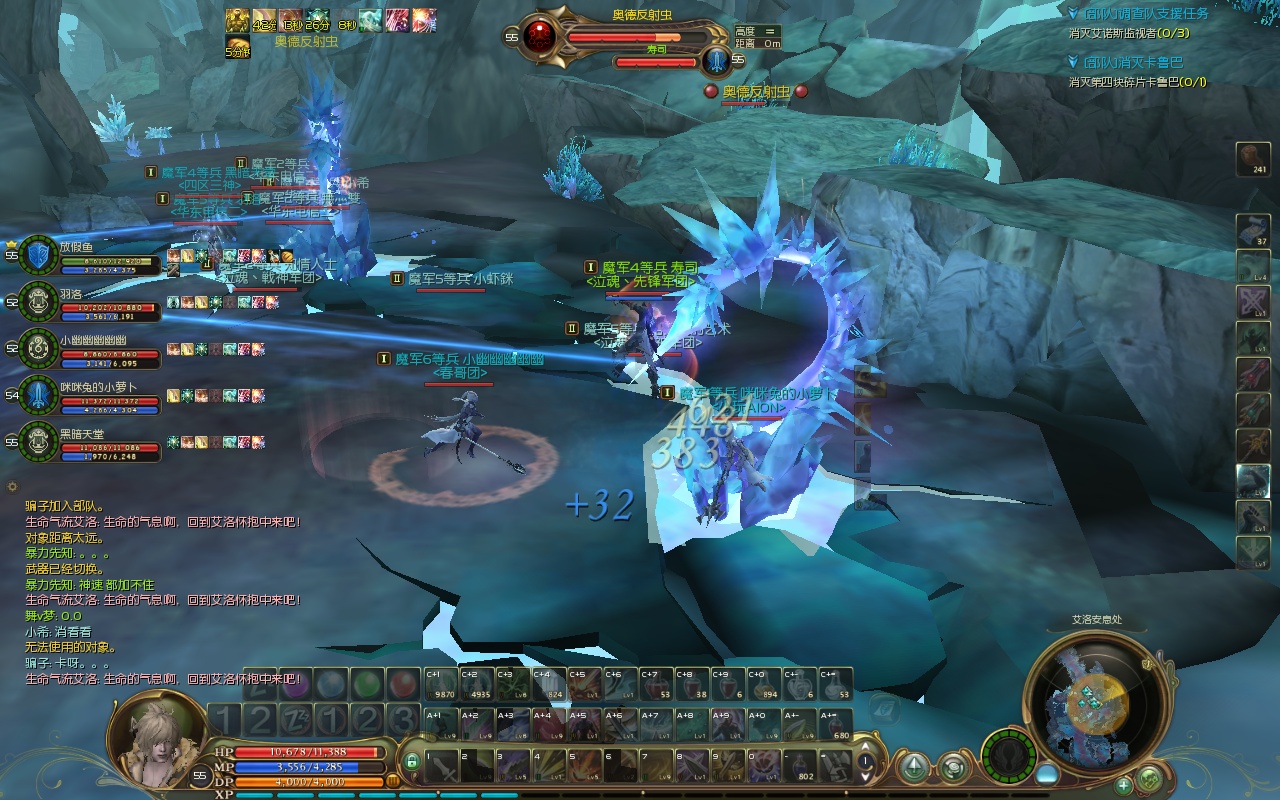Activate the wing flight gauge button

(x=1008, y=755)
